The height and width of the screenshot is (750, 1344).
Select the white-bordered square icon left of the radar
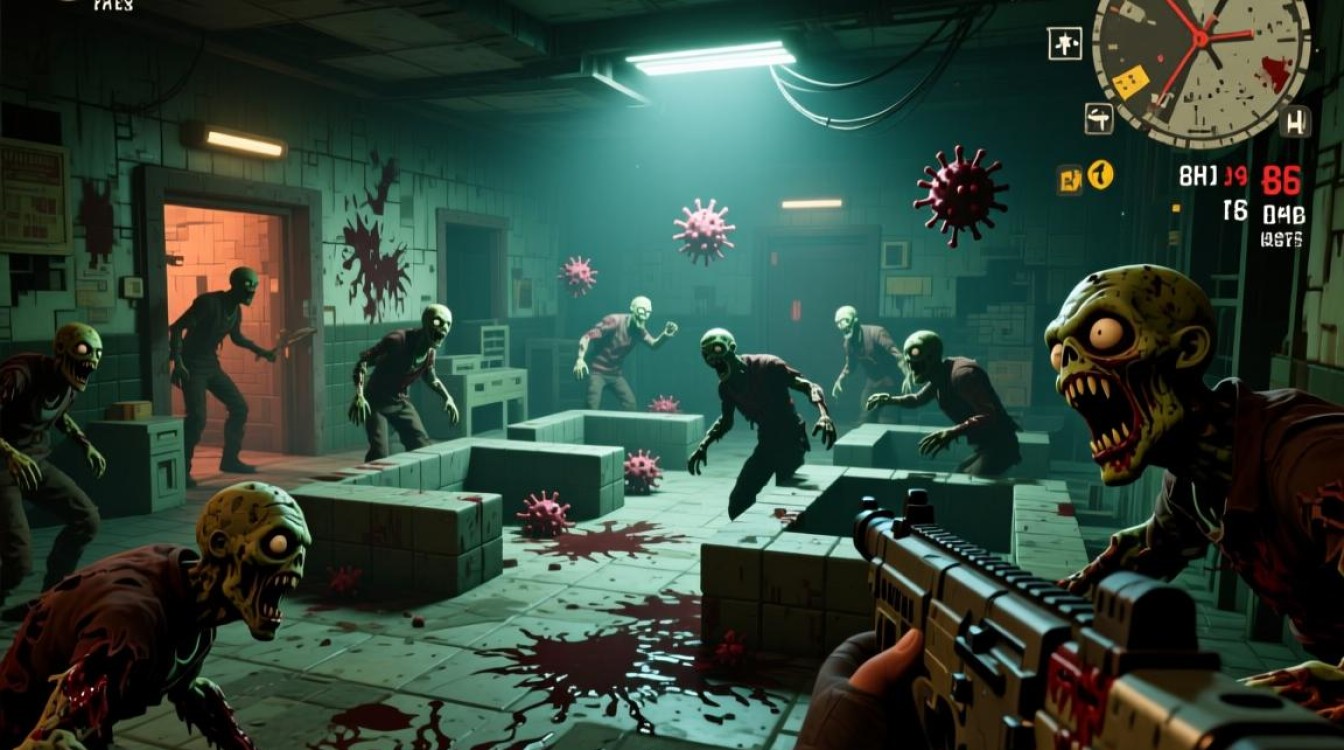coord(1062,43)
